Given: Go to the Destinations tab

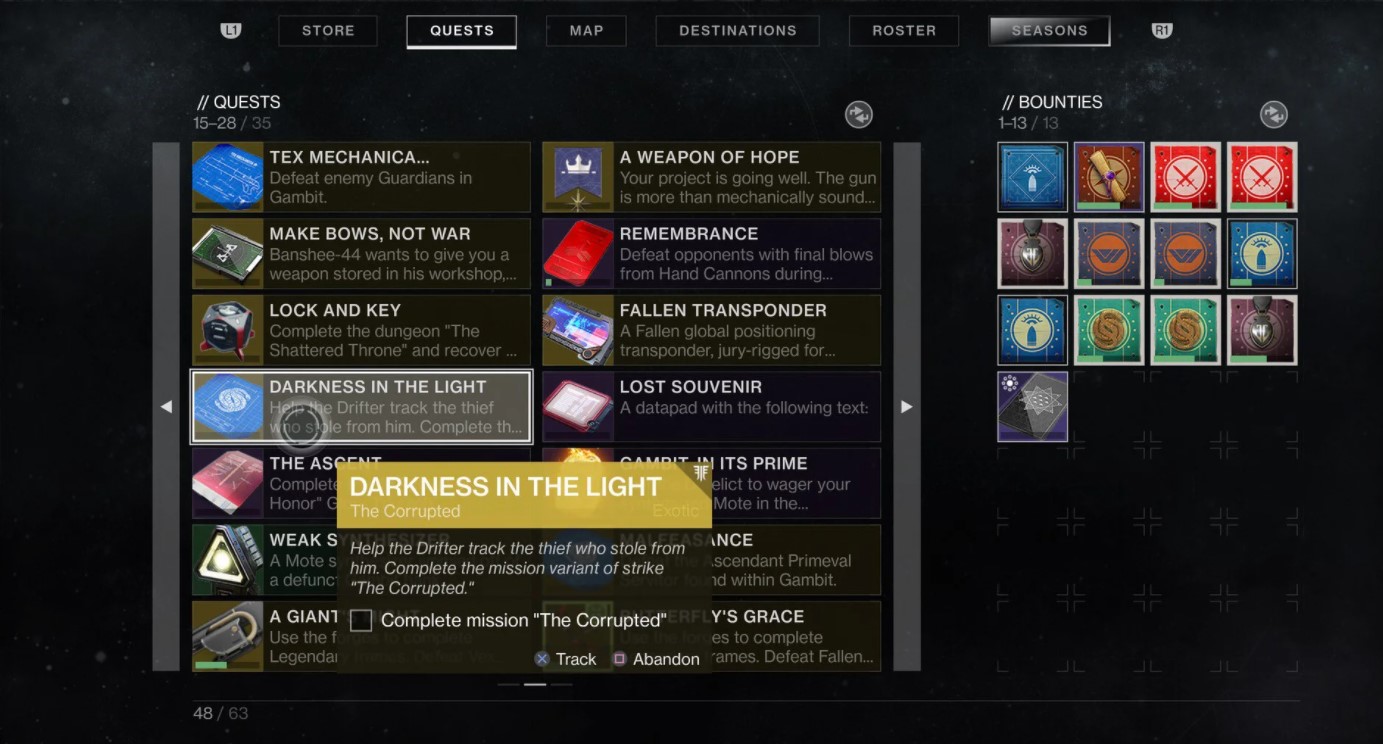Looking at the screenshot, I should coord(737,31).
